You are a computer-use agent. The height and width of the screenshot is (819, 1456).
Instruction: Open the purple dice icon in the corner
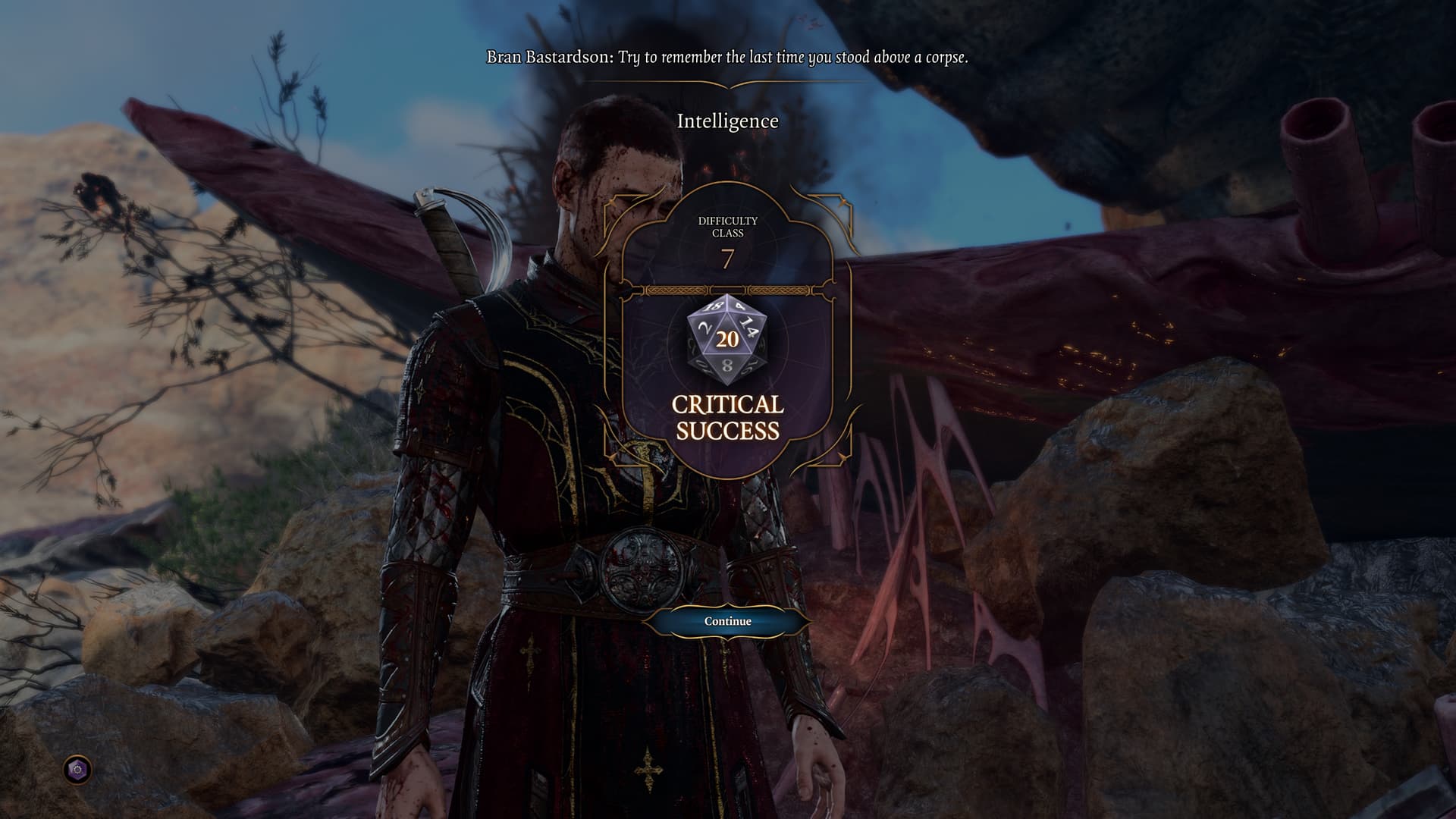77,770
